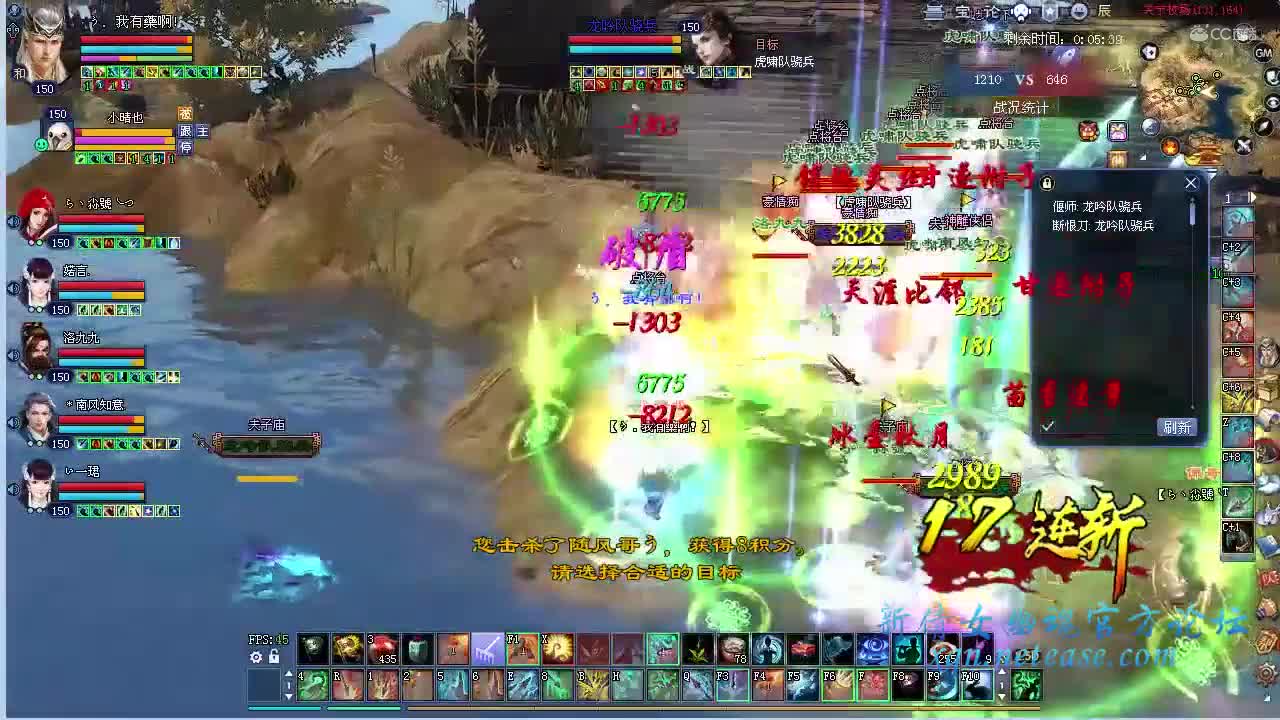Click the X skill on the upper hotbar
The height and width of the screenshot is (720, 1280).
557,648
